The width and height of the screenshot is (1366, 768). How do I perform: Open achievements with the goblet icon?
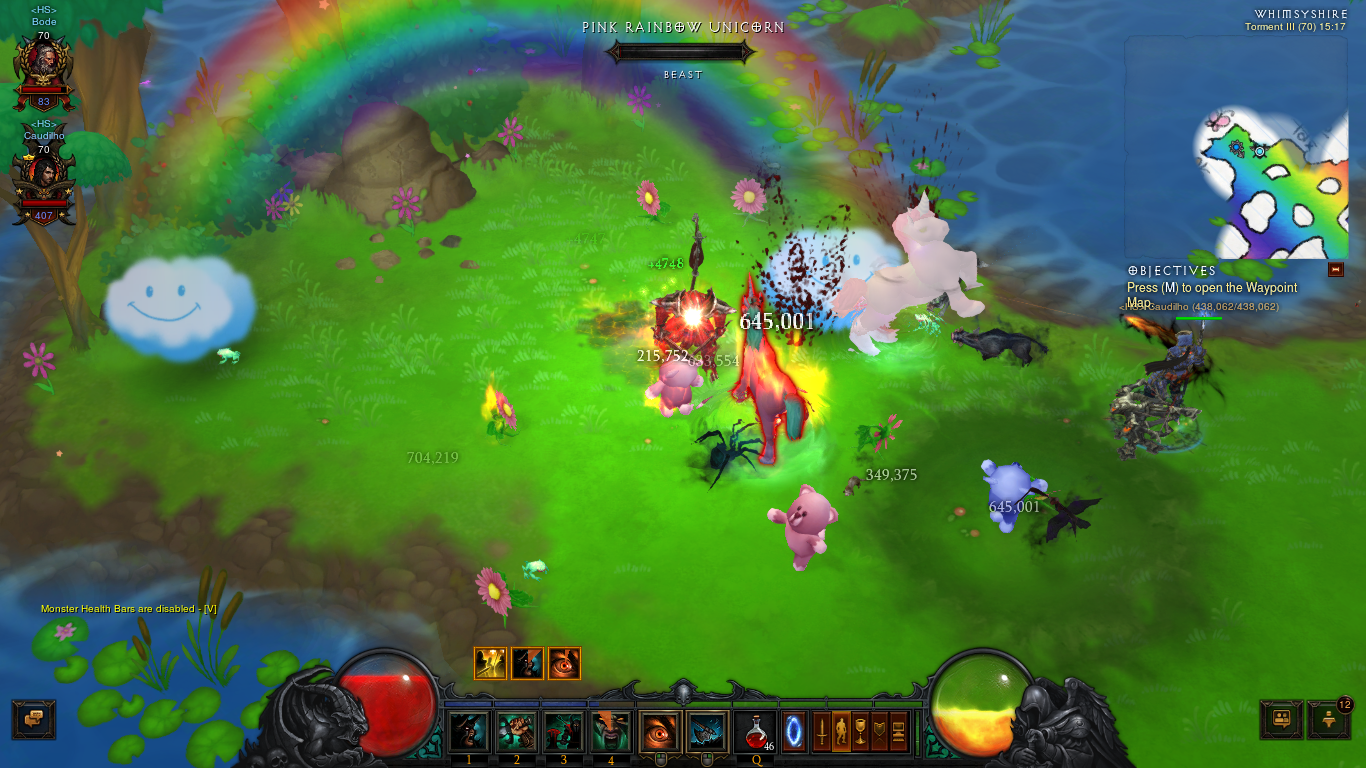click(x=860, y=731)
